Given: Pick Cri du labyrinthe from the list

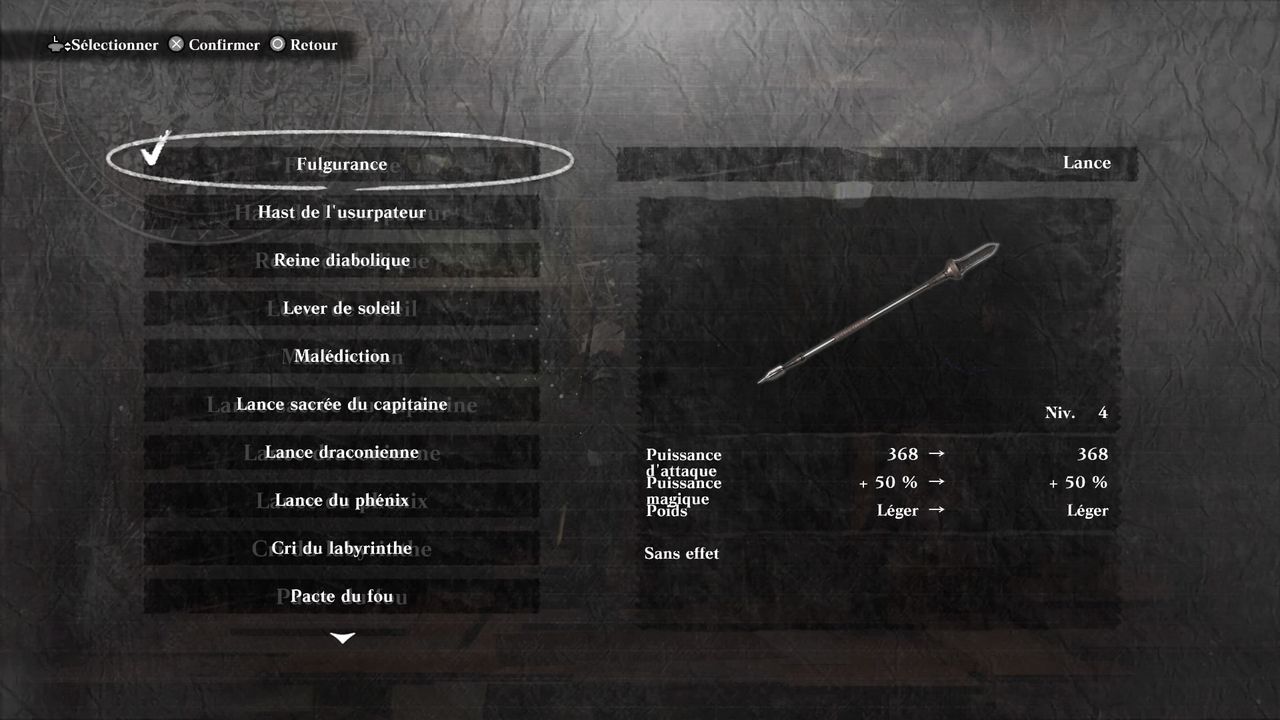Looking at the screenshot, I should 341,548.
